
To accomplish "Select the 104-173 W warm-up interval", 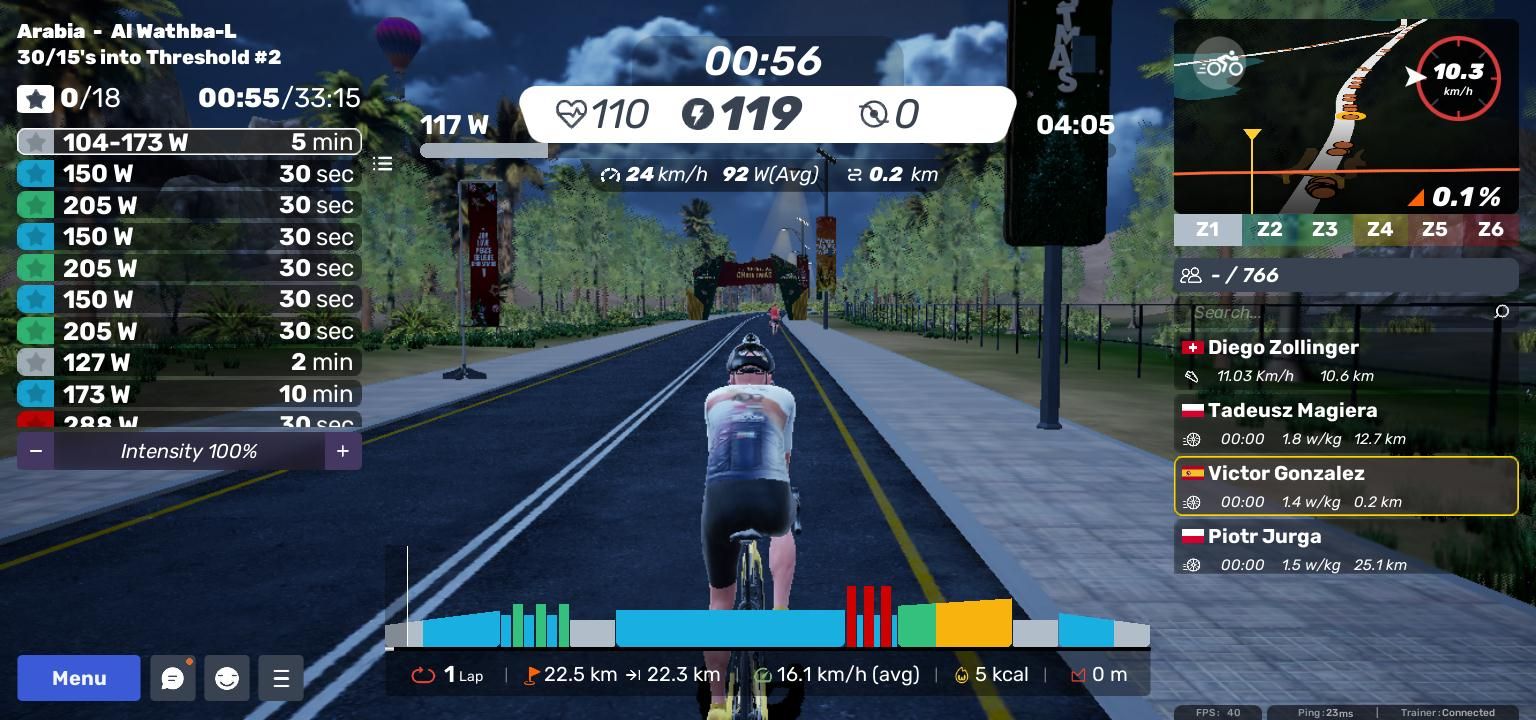I will (x=189, y=142).
